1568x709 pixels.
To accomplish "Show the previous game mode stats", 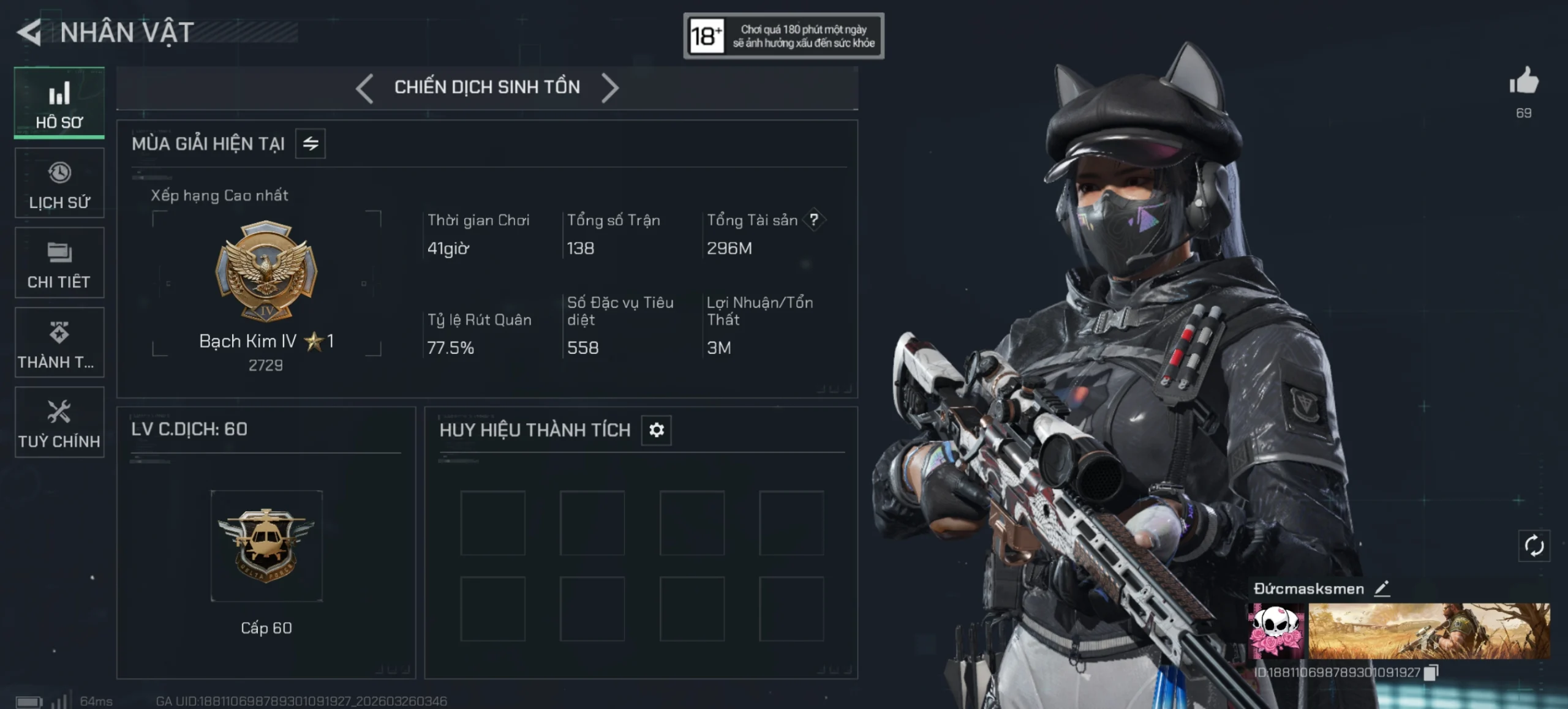I will [x=364, y=88].
